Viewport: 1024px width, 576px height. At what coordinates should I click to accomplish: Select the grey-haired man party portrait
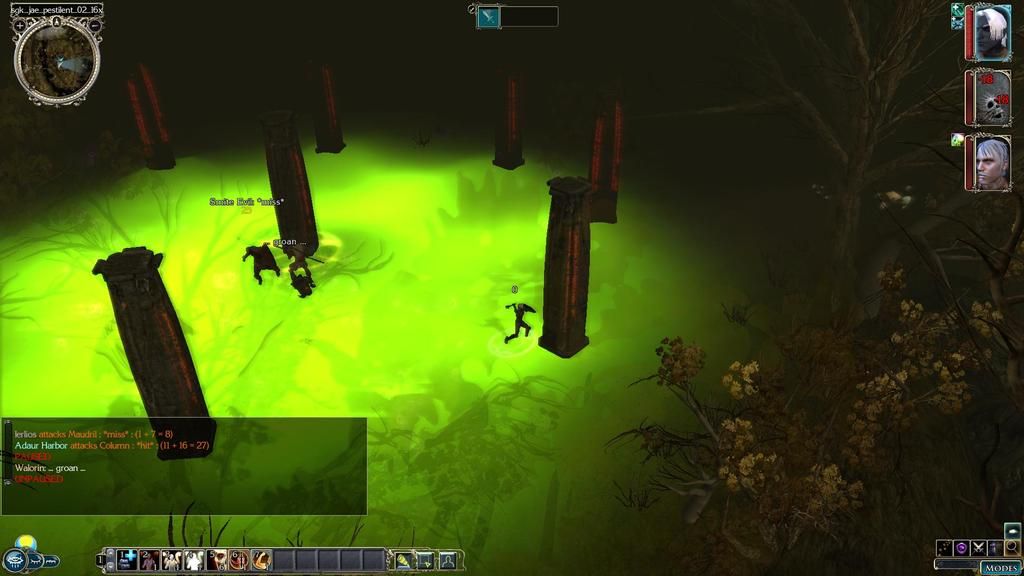coord(992,163)
